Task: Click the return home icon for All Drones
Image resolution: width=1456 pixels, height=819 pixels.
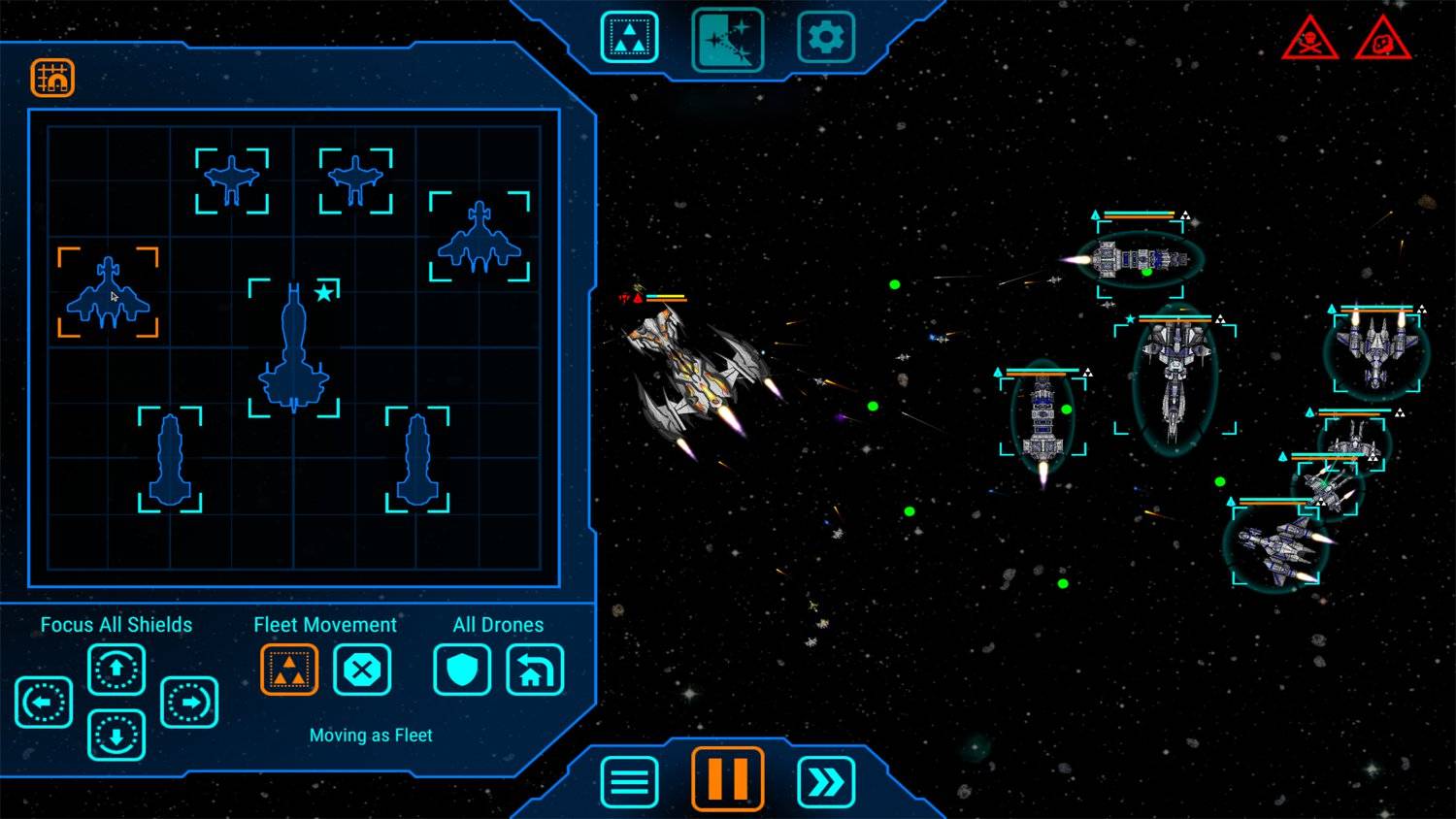Action: click(x=535, y=670)
